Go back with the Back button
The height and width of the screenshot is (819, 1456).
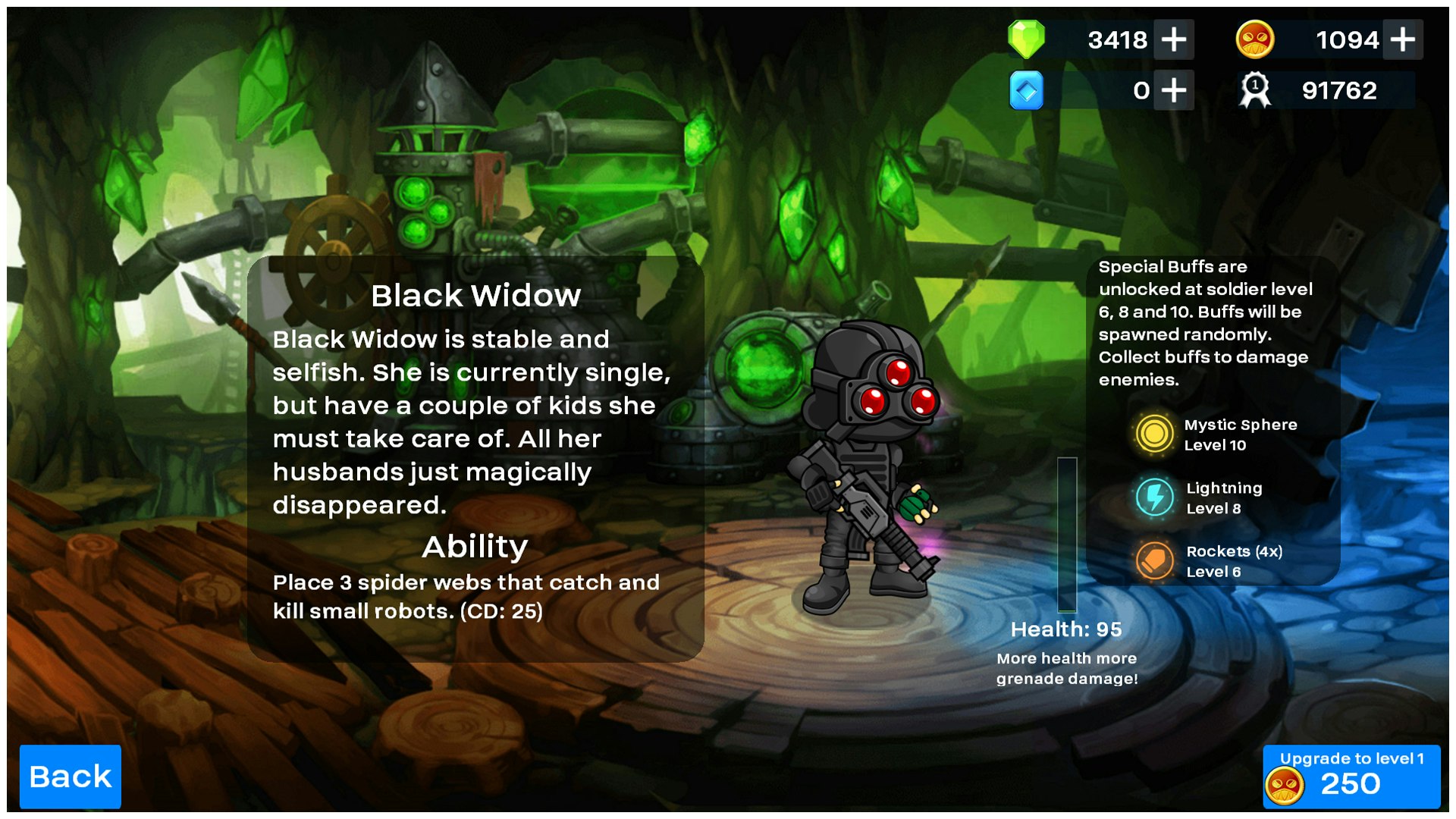point(70,777)
